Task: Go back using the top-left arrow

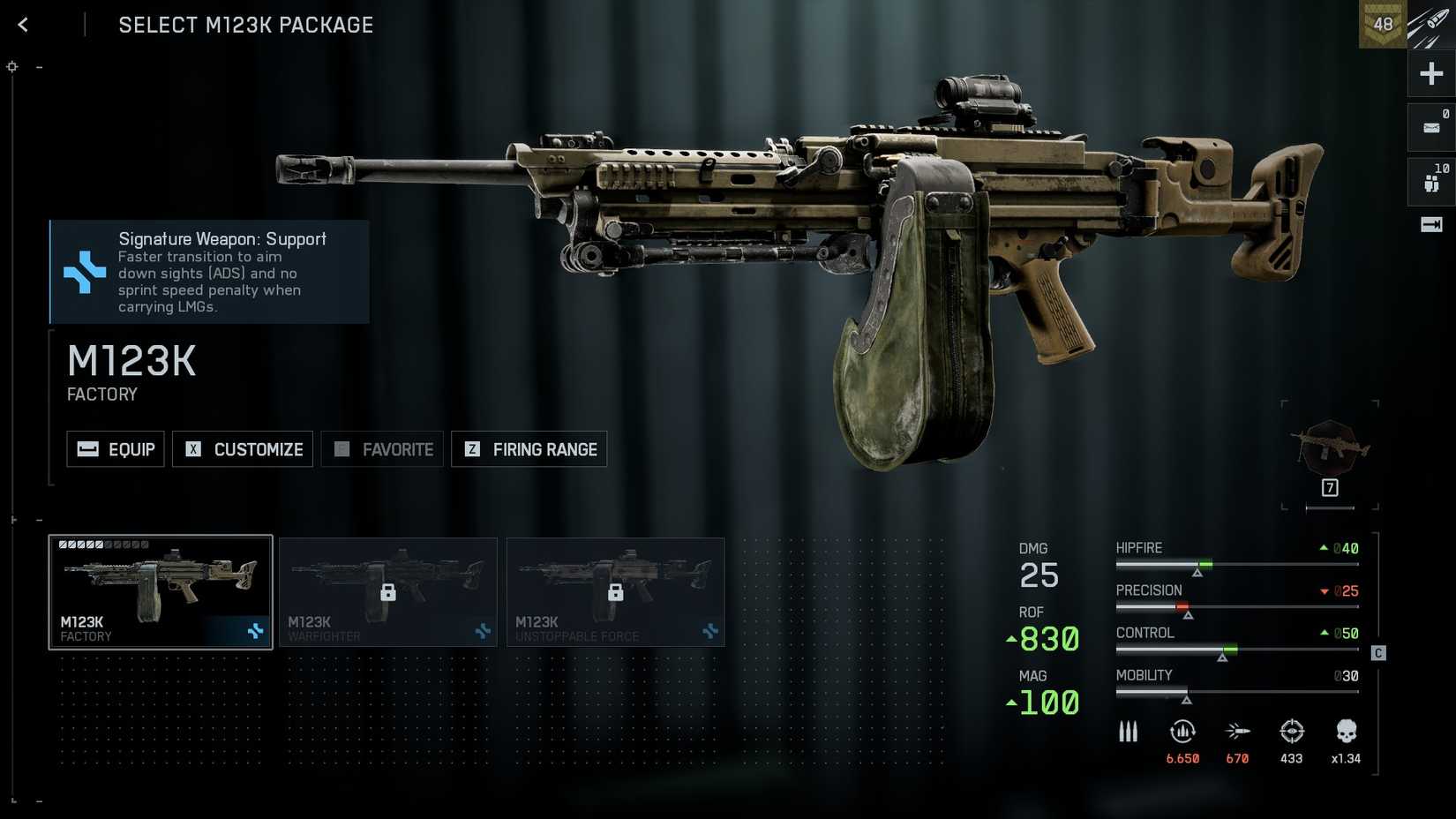Action: click(x=23, y=25)
